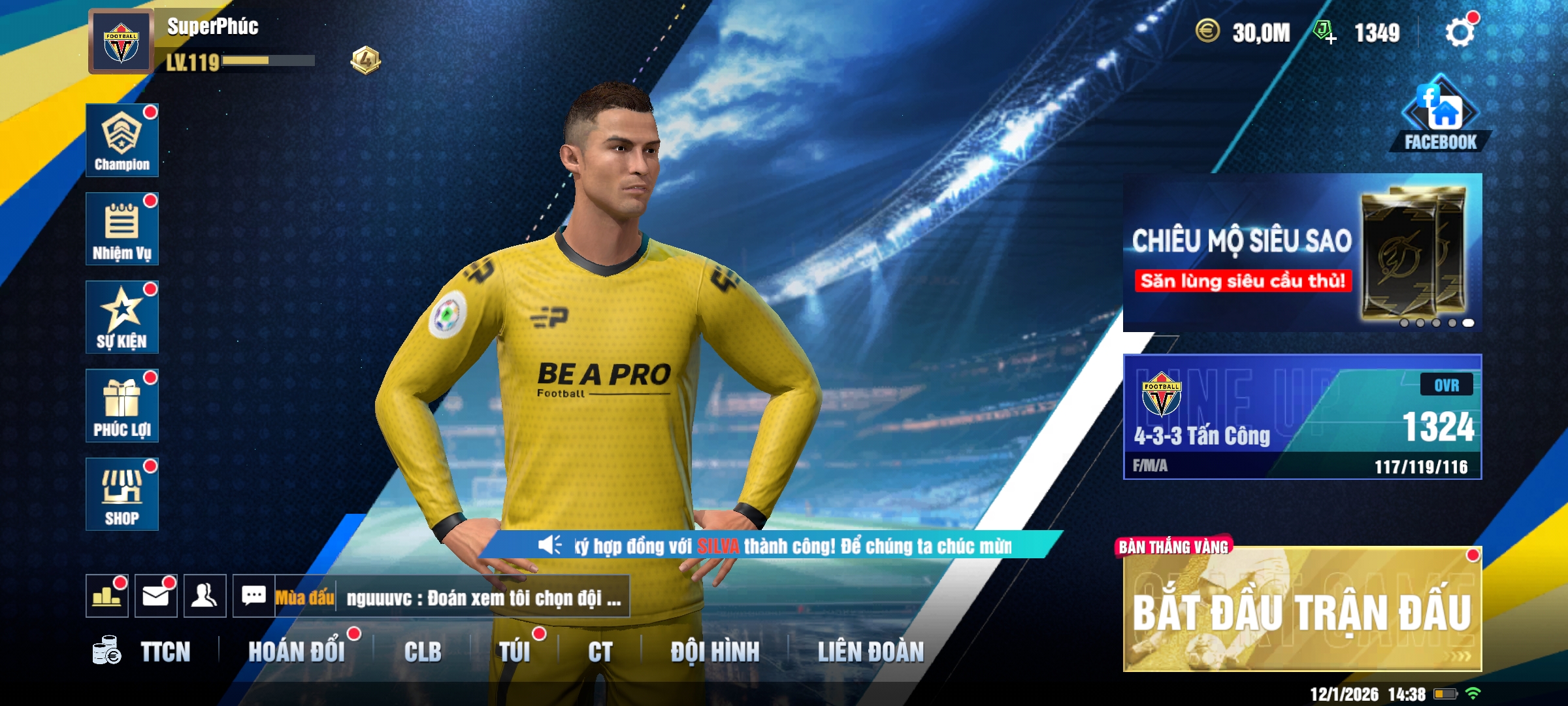
Task: Click the Facebook home button
Action: [1440, 116]
